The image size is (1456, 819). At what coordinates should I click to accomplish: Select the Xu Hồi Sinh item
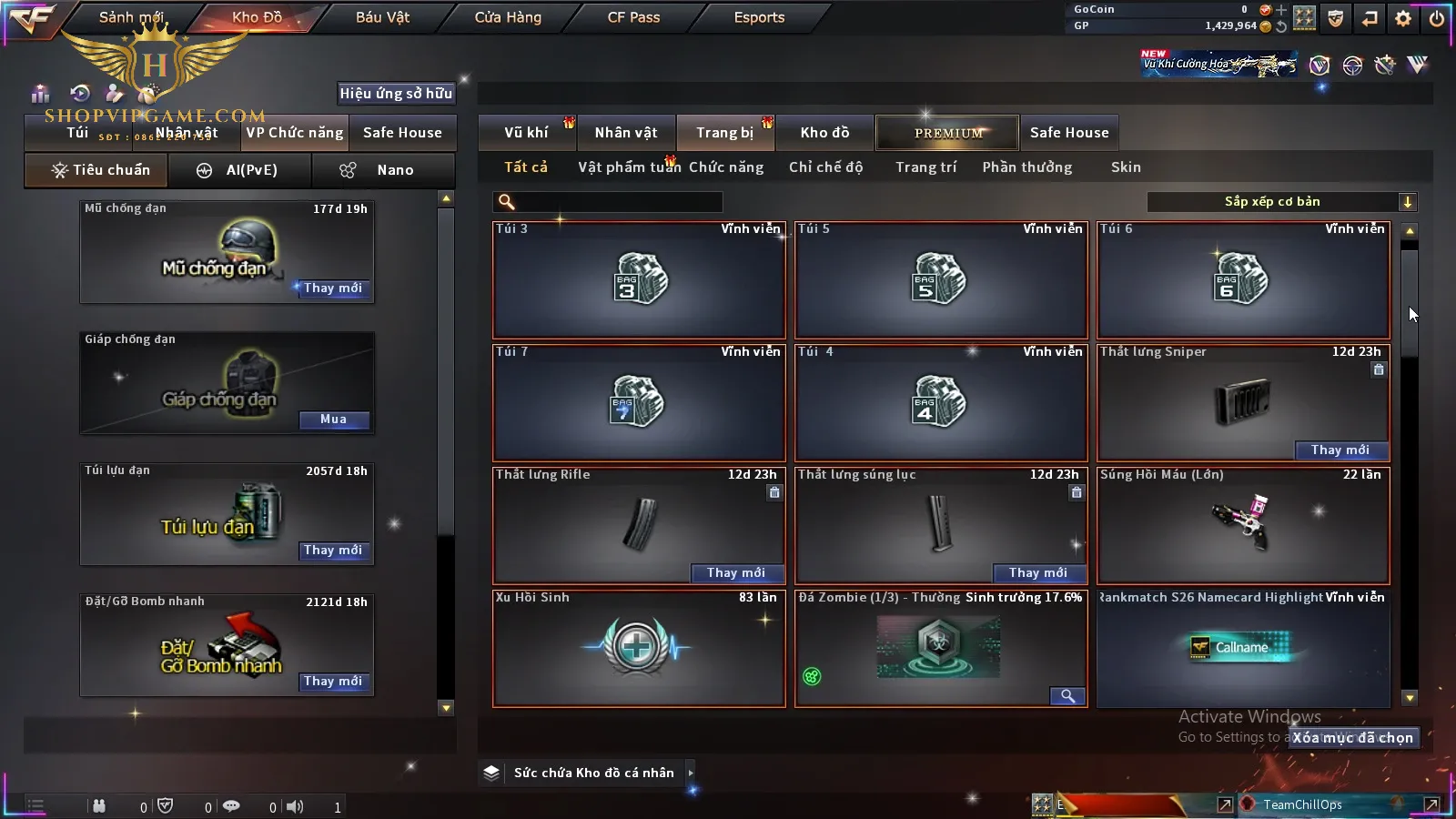(x=639, y=648)
